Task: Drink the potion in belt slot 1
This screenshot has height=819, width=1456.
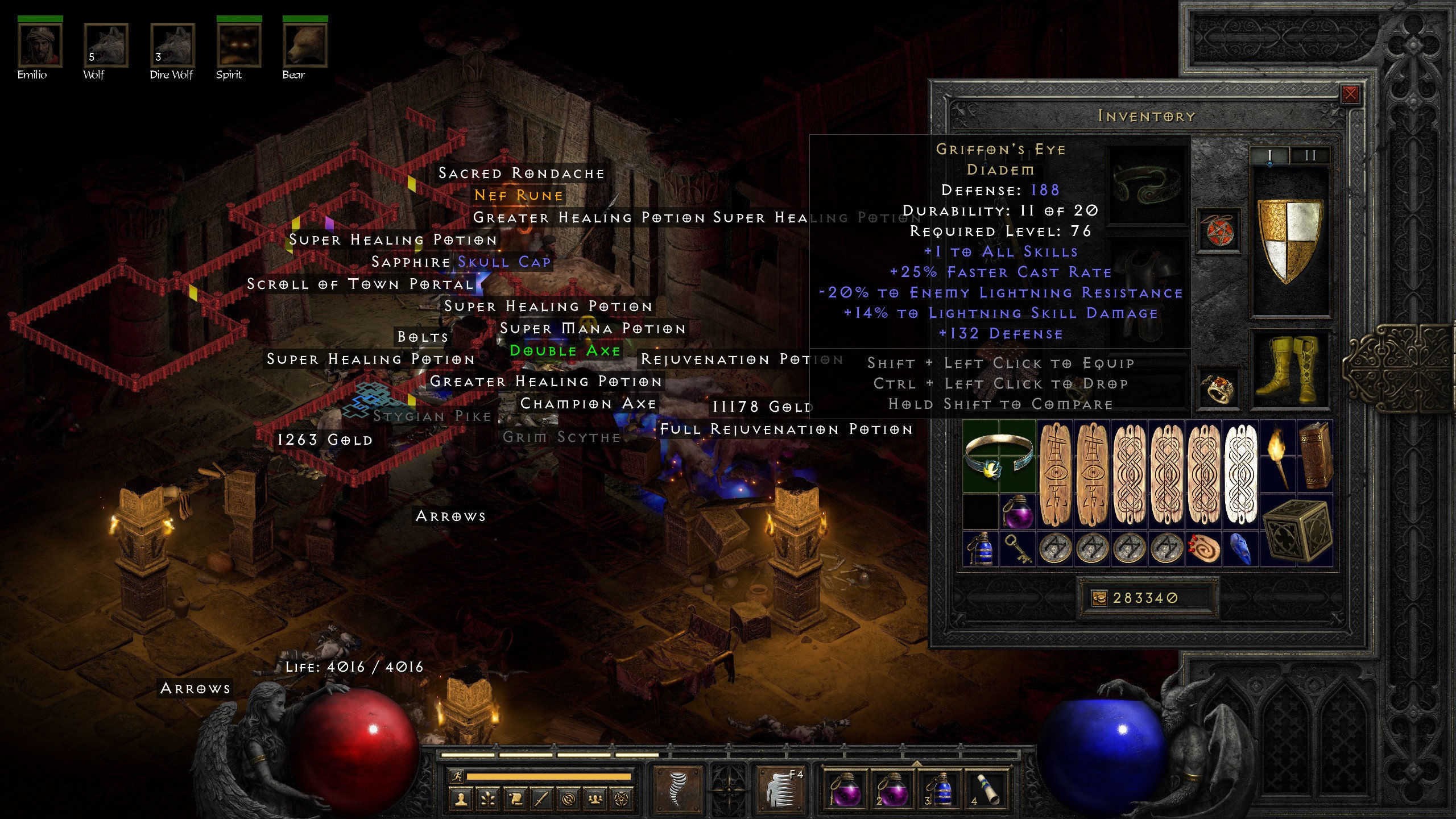Action: (x=846, y=791)
